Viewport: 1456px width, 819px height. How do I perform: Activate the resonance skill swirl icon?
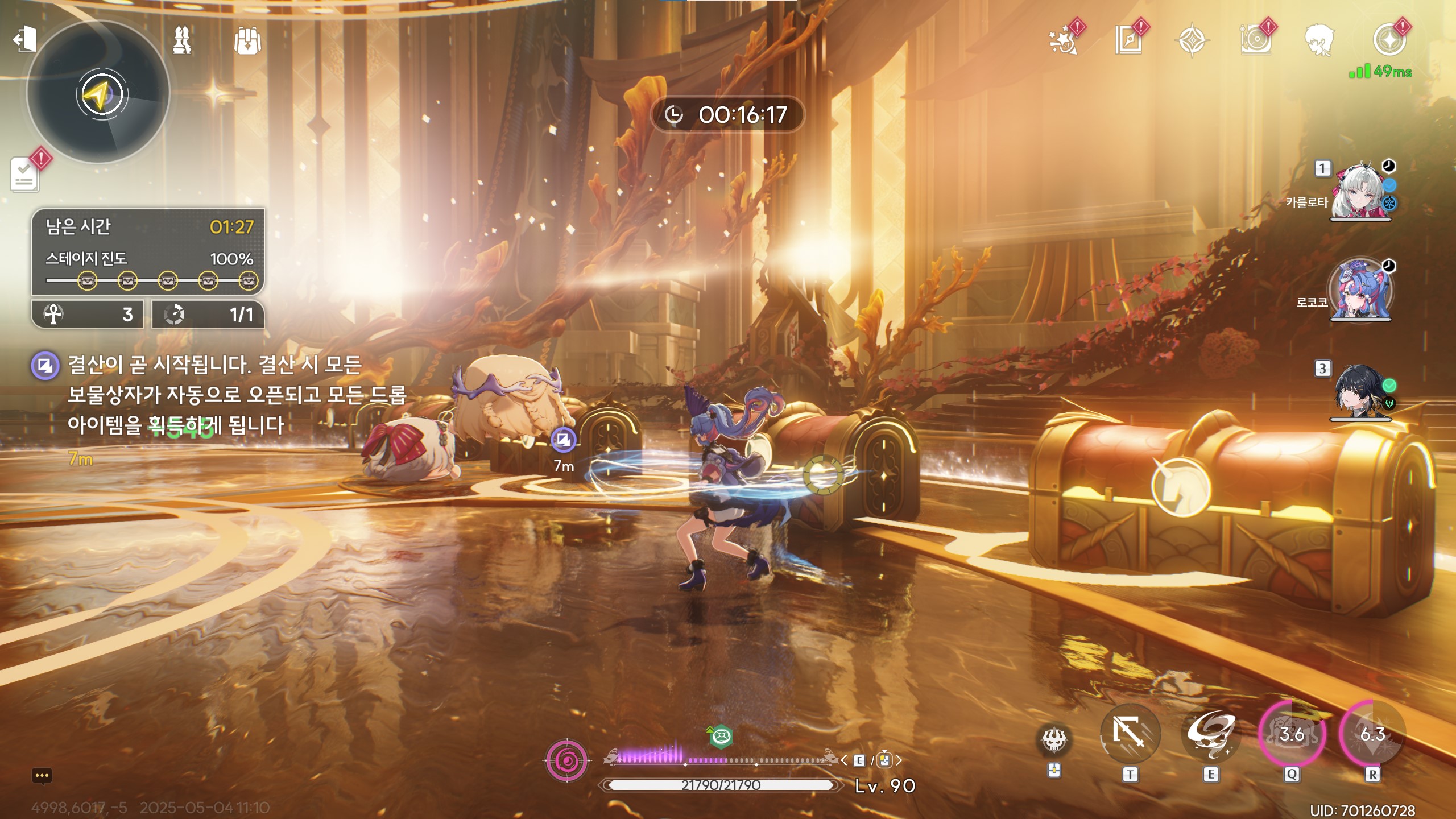click(x=1210, y=735)
